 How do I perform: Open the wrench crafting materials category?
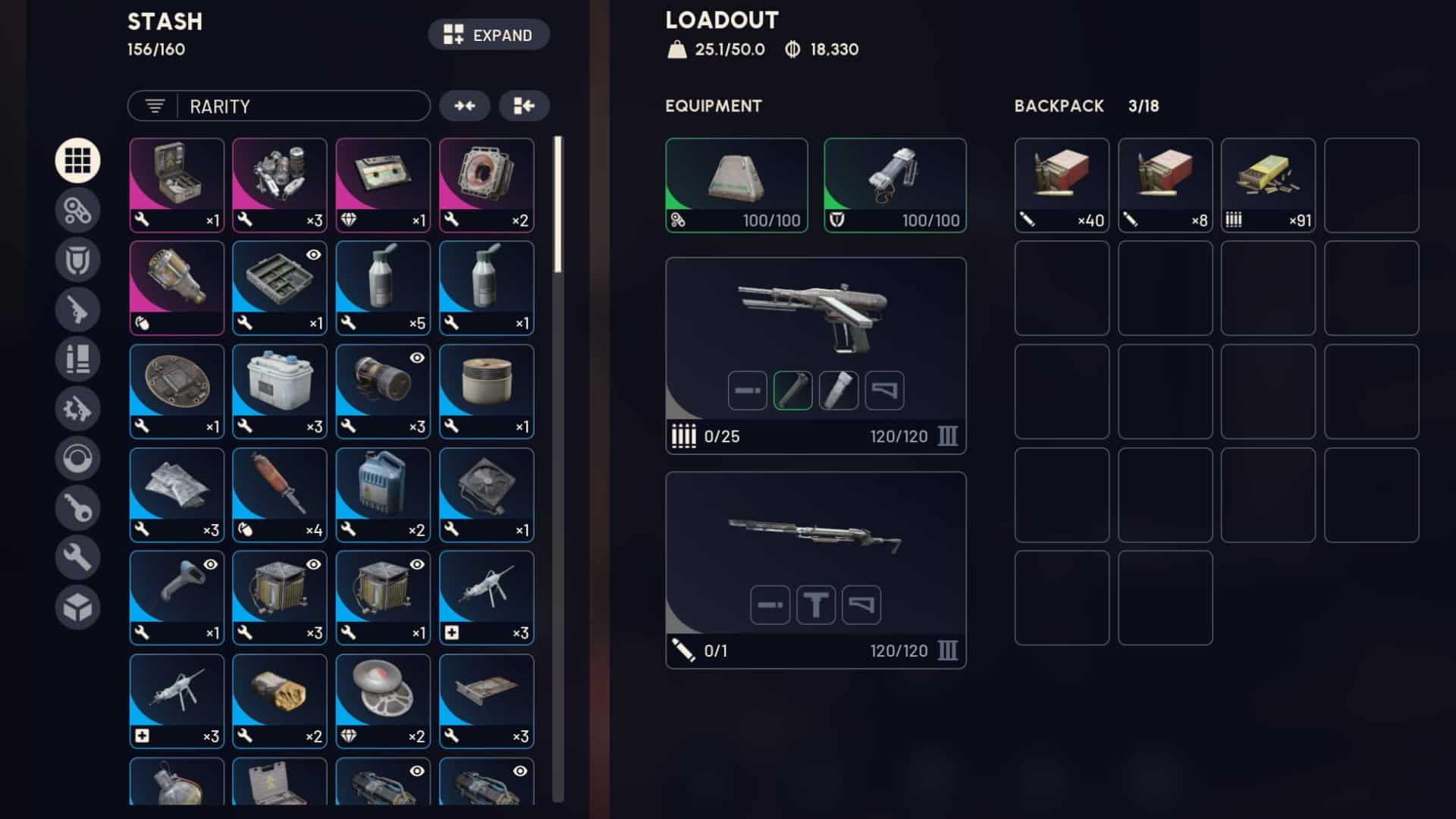pyautogui.click(x=78, y=556)
